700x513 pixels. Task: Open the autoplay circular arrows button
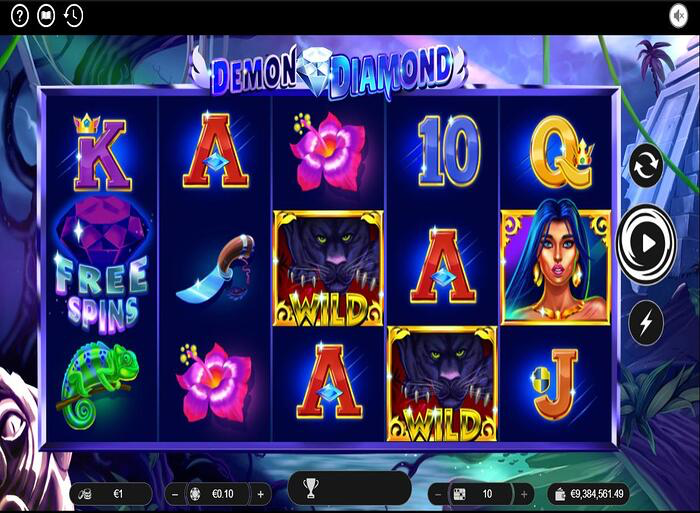[645, 166]
